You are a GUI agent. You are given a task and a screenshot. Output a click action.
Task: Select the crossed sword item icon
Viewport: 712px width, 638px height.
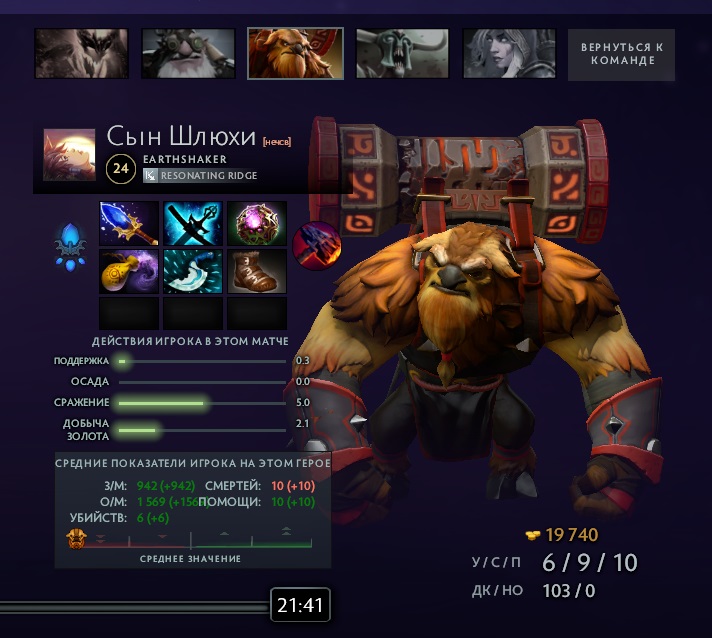click(193, 223)
